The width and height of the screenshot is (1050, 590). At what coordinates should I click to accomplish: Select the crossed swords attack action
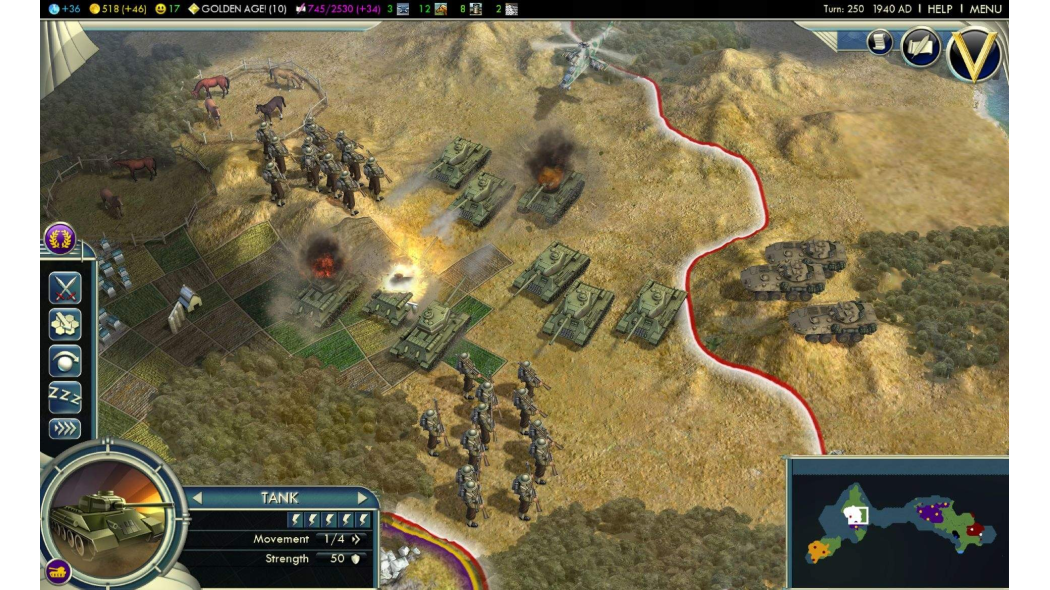coord(65,288)
